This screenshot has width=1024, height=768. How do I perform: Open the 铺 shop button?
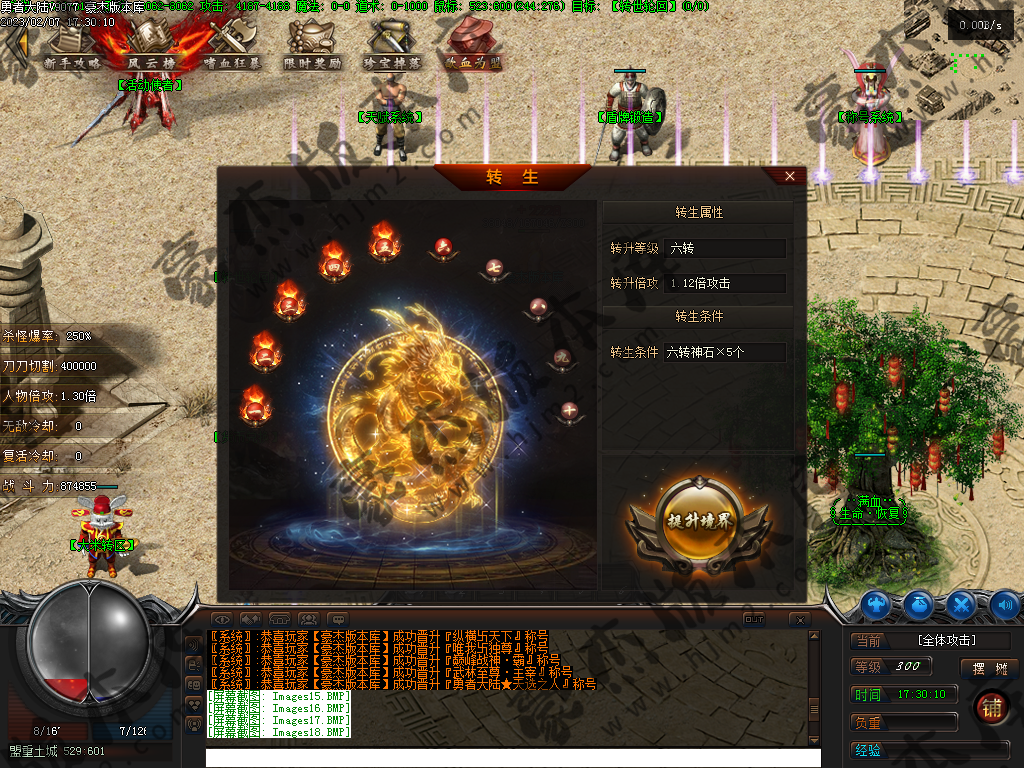pyautogui.click(x=991, y=706)
